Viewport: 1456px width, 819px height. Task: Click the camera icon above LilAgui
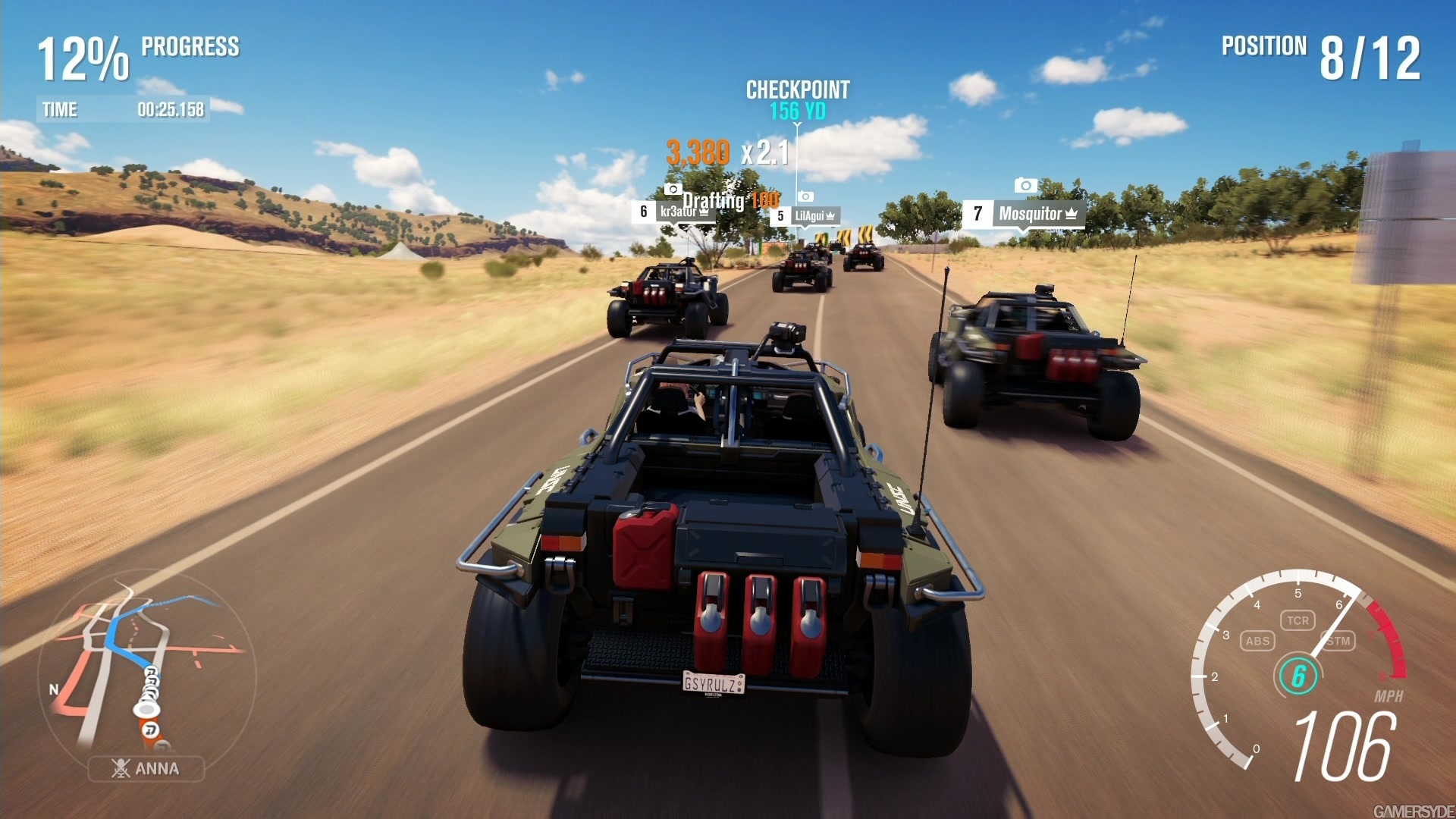point(806,197)
